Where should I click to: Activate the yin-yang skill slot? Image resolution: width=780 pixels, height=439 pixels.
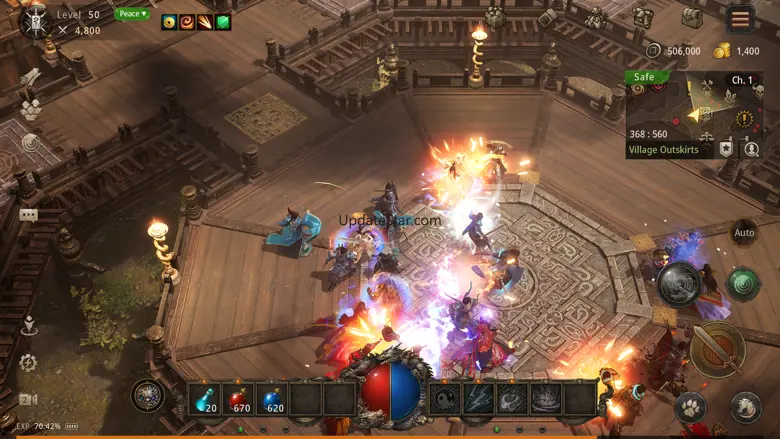pyautogui.click(x=445, y=399)
